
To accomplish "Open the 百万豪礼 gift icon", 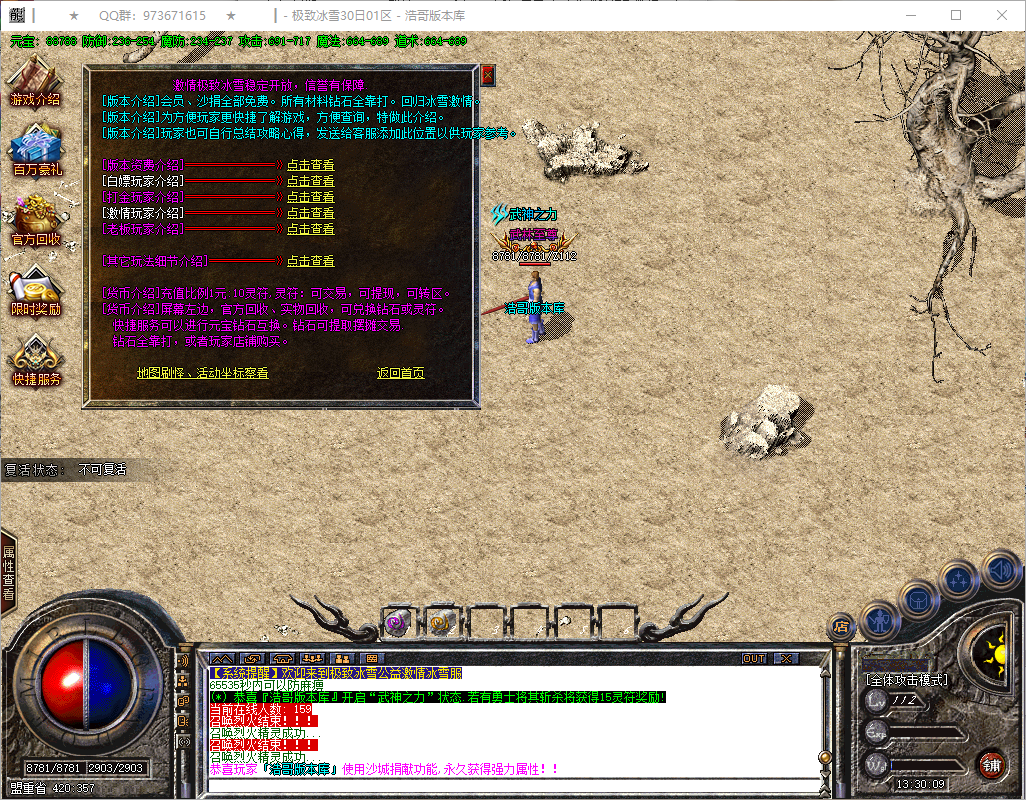I will point(36,152).
